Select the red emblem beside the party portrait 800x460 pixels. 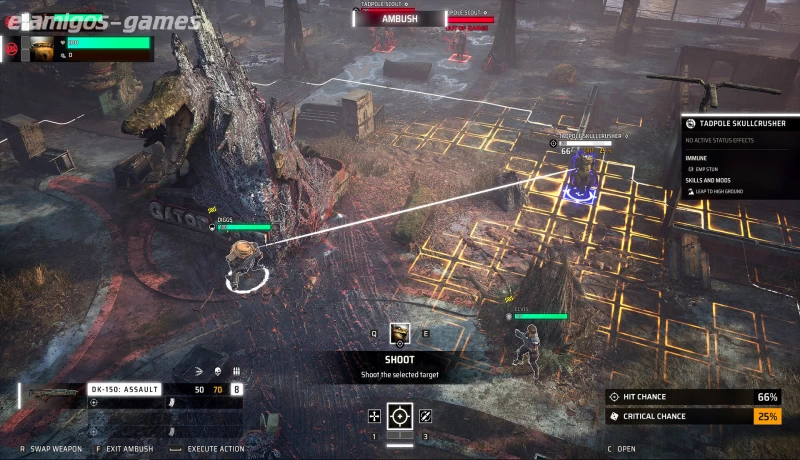[x=13, y=47]
